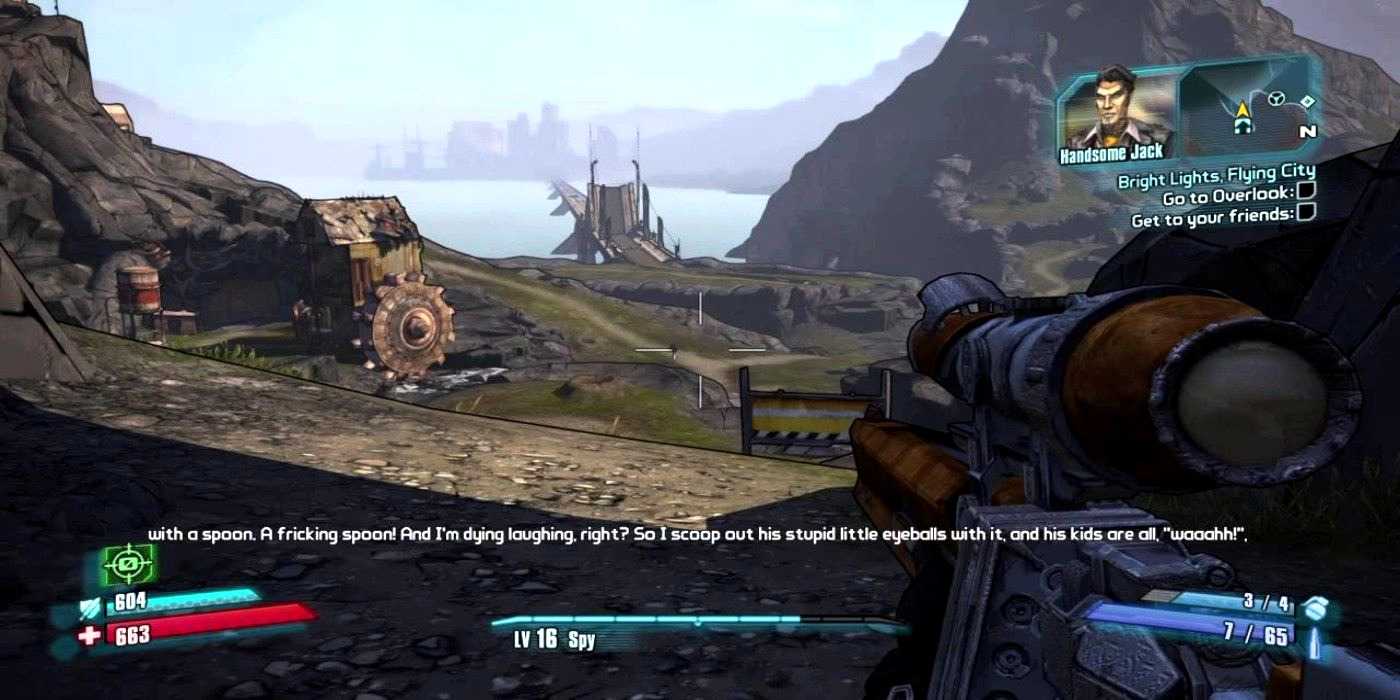
Task: Select the Bright Lights, Flying City mission title
Action: pos(1216,177)
